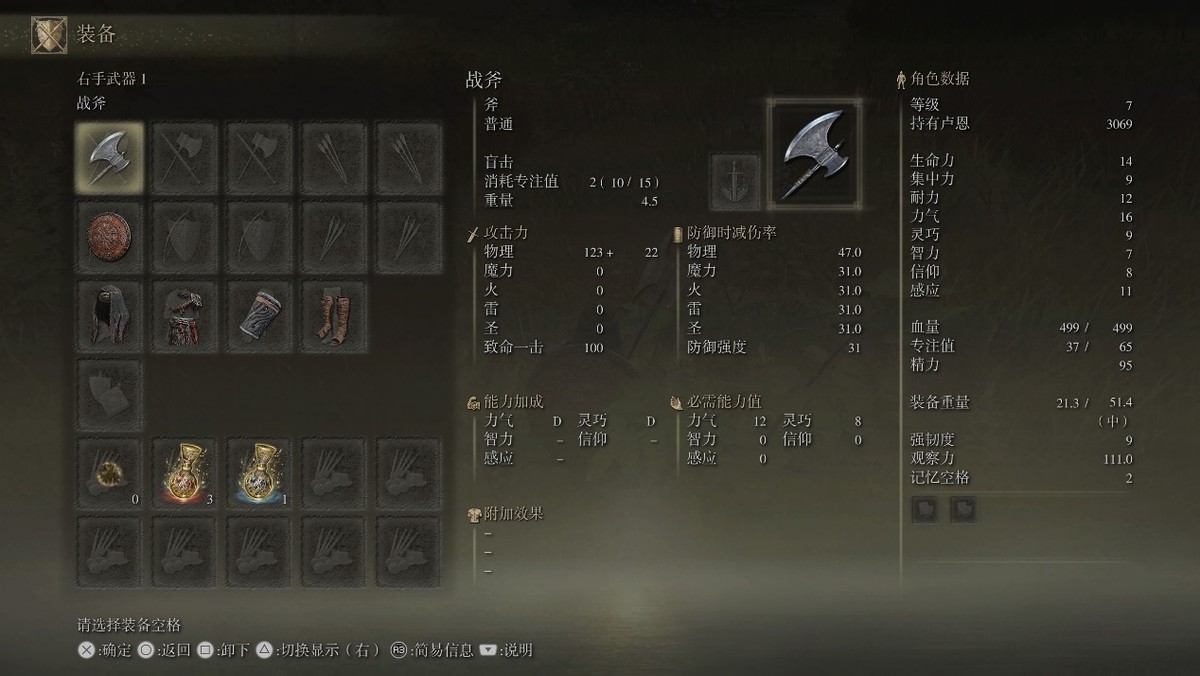Open the empty talisman slot below the hood
The image size is (1200, 676).
(x=110, y=392)
